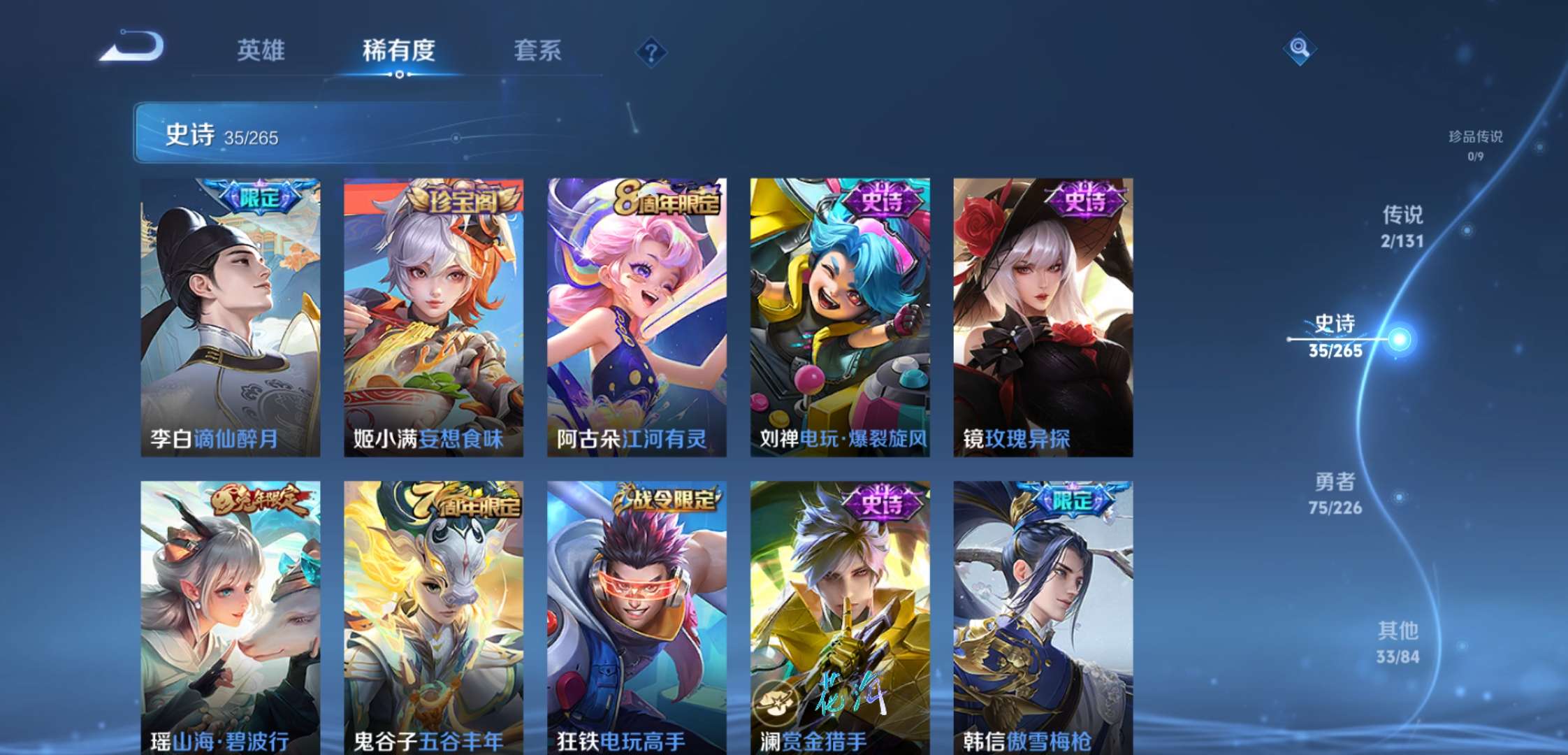Click the 珍宝阁 badge on 姬小满's skin
1568x755 pixels.
point(466,199)
